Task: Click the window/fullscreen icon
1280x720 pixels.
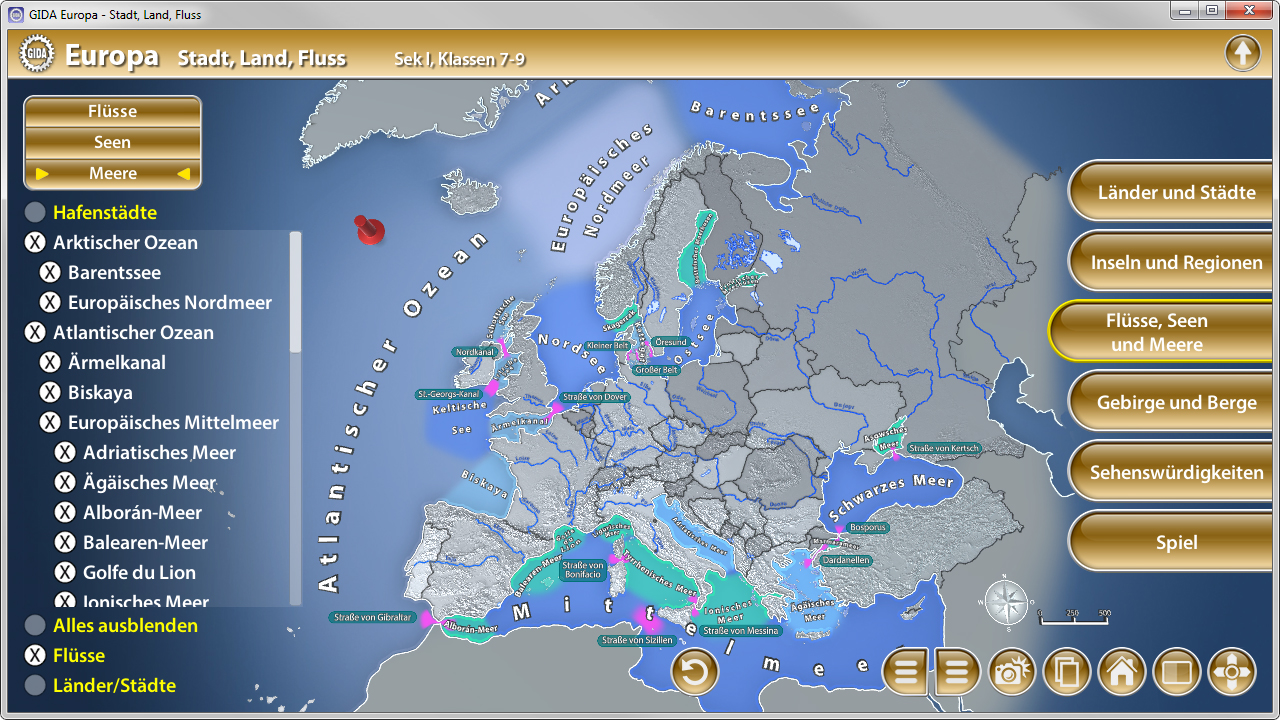Action: pos(1177,671)
